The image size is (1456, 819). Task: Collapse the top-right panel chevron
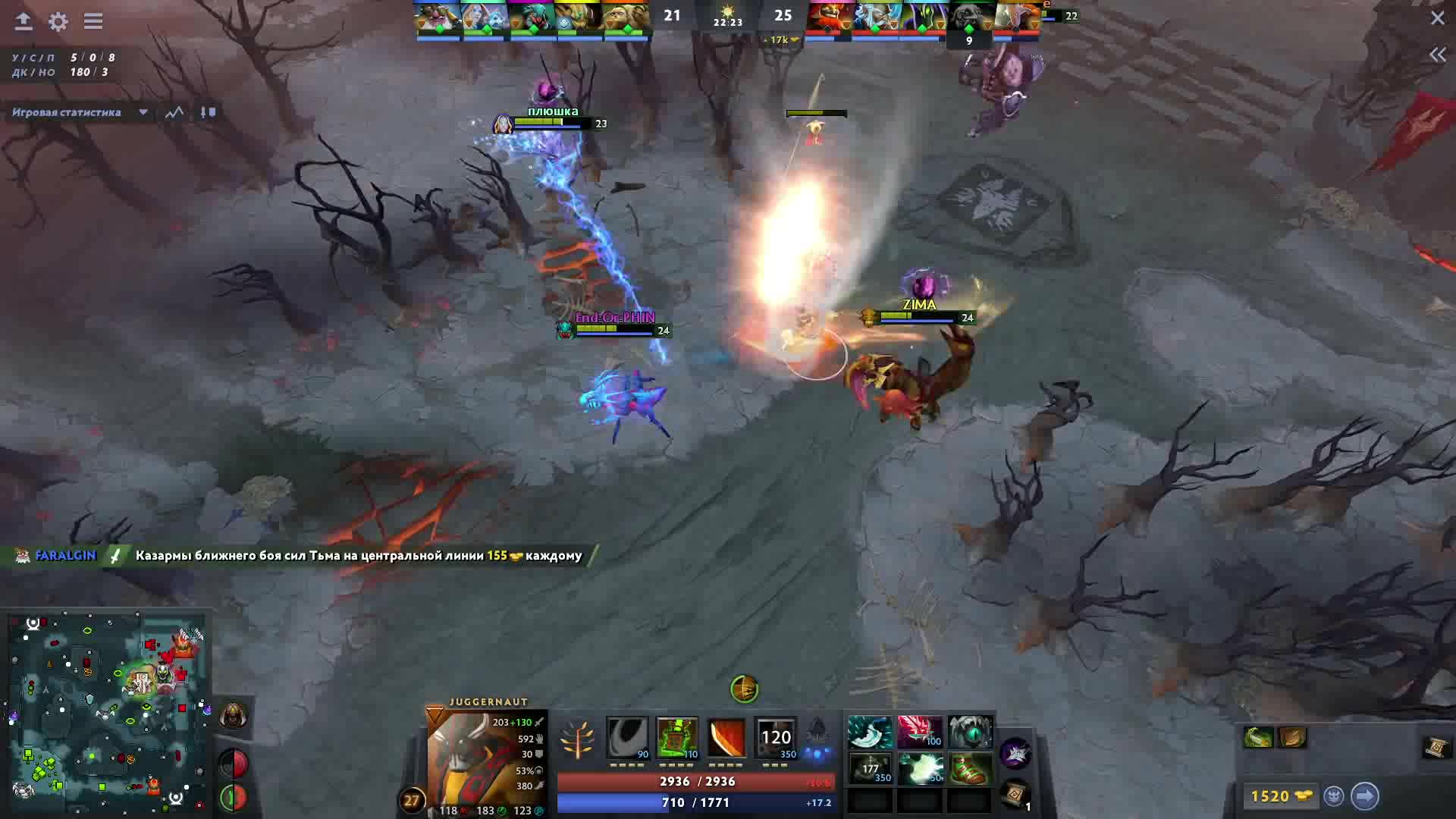point(1438,53)
